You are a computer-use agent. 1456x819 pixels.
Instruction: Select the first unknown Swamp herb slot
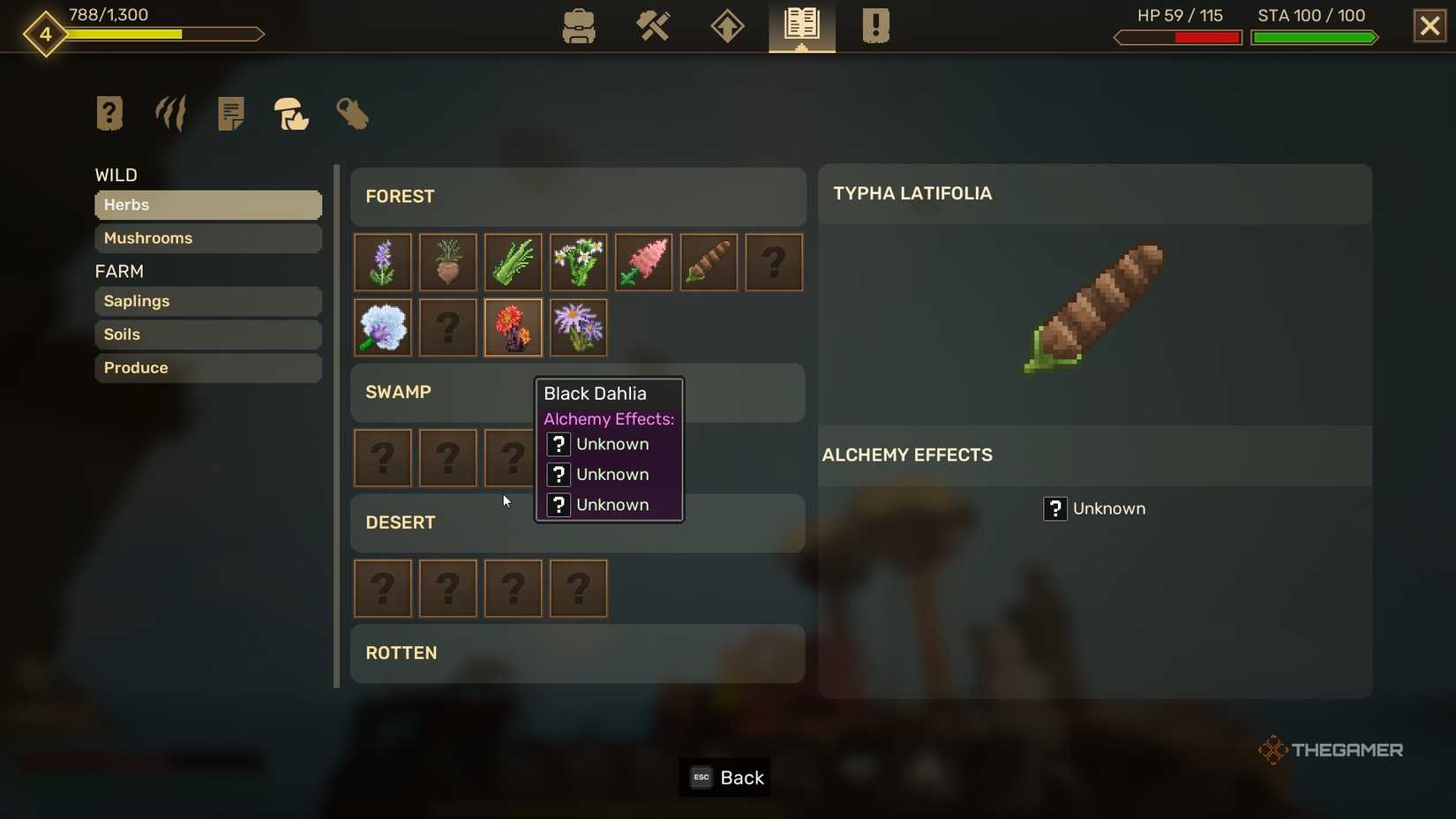pyautogui.click(x=382, y=458)
